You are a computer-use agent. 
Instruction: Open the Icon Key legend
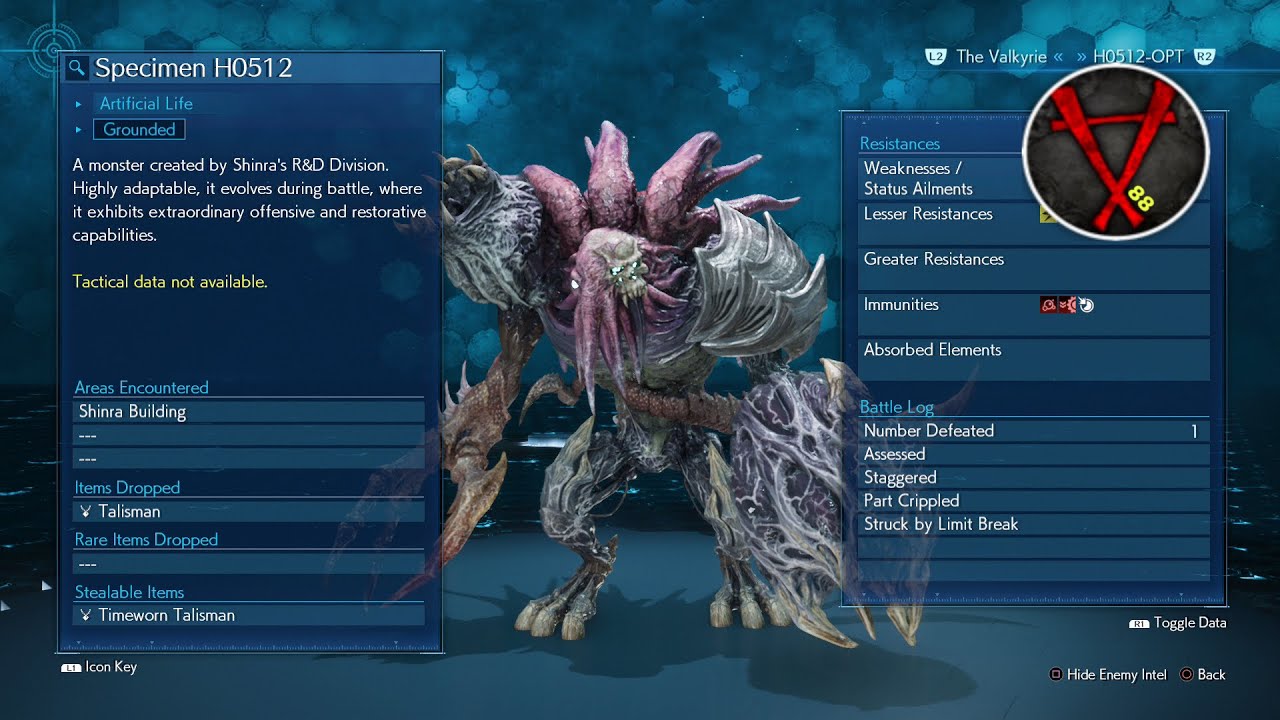click(100, 667)
